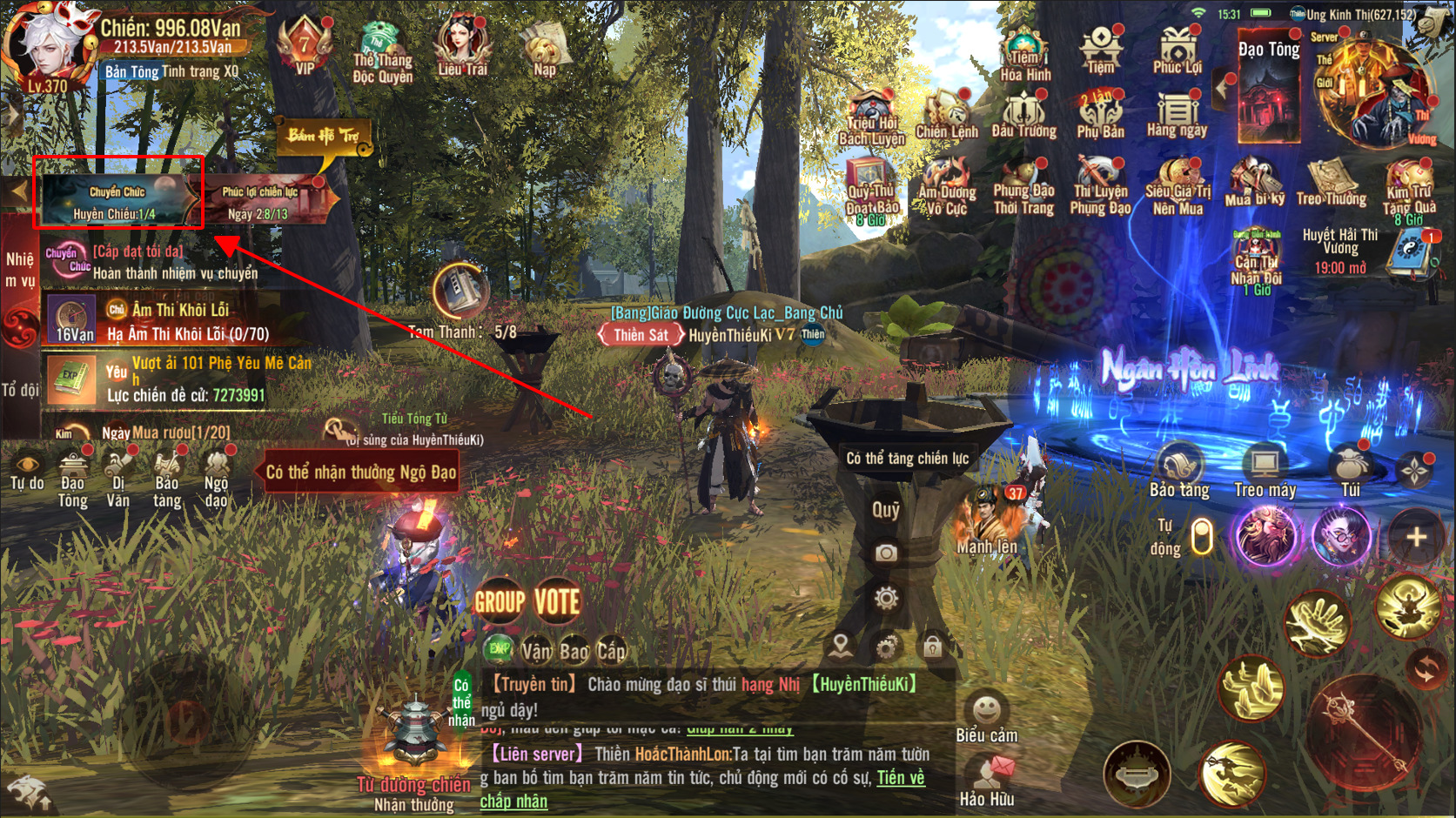This screenshot has width=1456, height=818.
Task: Open the Tiệm shop icon
Action: coord(1100,47)
